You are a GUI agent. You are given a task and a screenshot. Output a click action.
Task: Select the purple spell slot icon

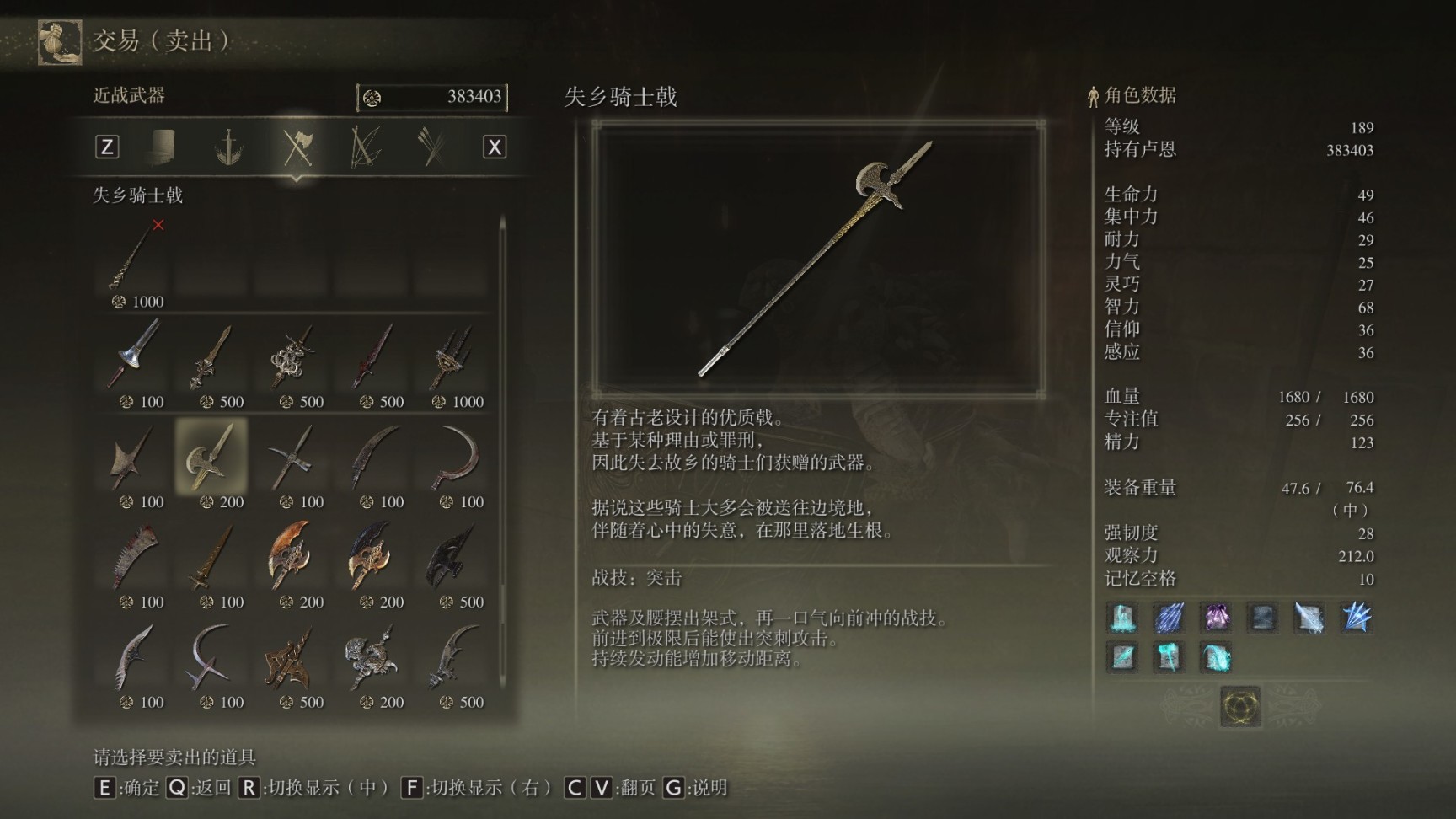(1218, 618)
